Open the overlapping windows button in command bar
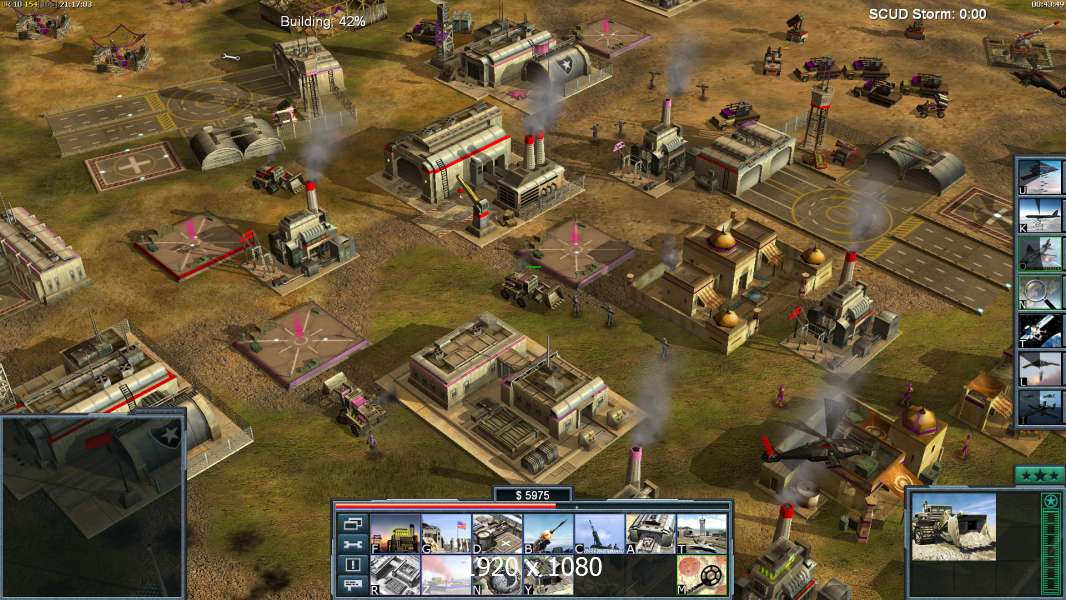The image size is (1066, 600). (352, 523)
